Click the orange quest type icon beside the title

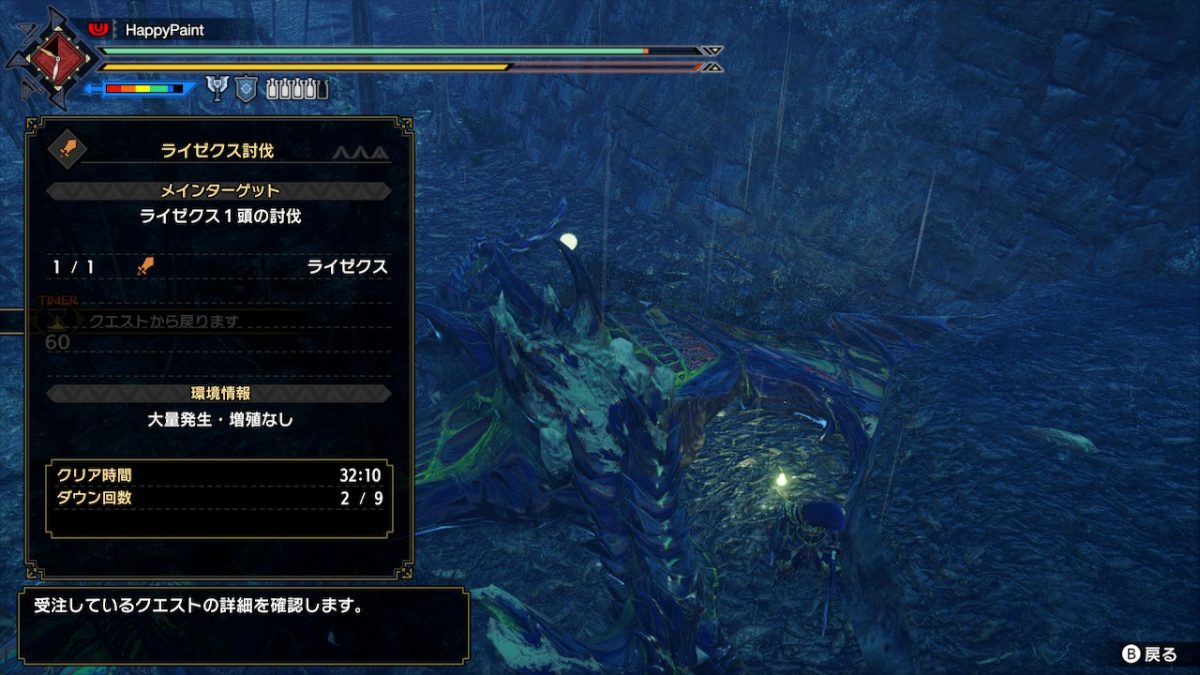[x=68, y=150]
